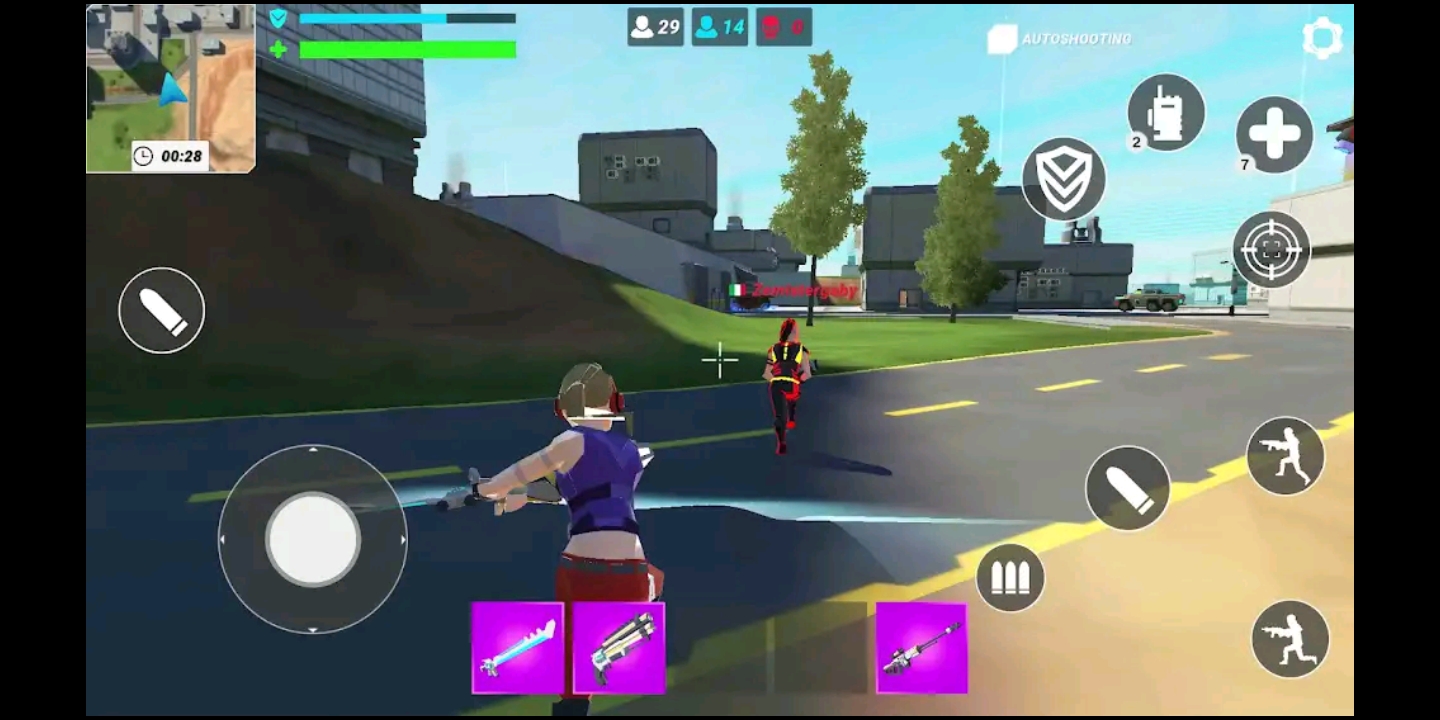Viewport: 1440px width, 720px height.
Task: Use the walkie-talkie radio item
Action: pos(1166,112)
